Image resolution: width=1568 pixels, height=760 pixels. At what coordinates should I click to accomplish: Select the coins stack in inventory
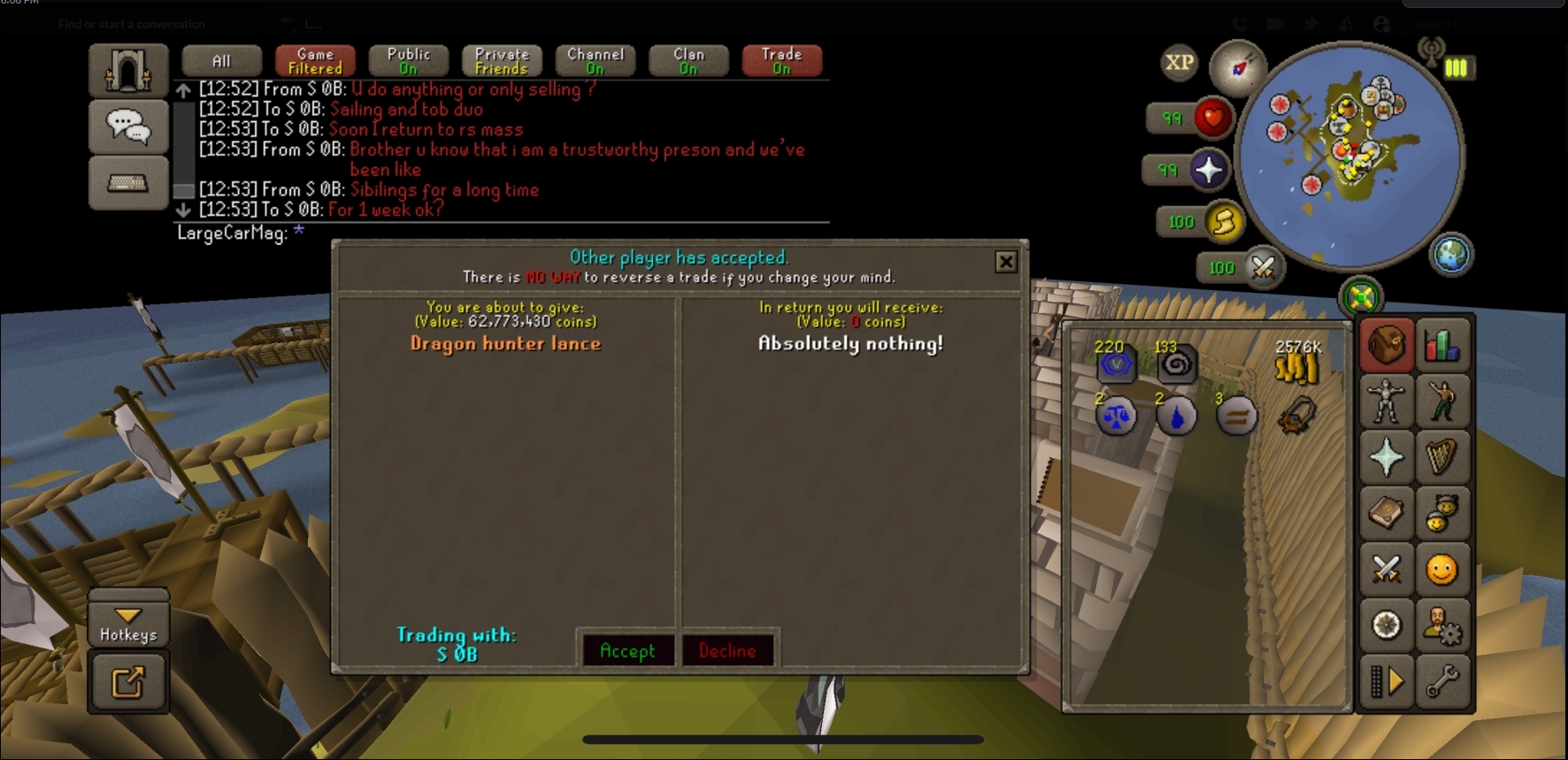[x=1296, y=364]
